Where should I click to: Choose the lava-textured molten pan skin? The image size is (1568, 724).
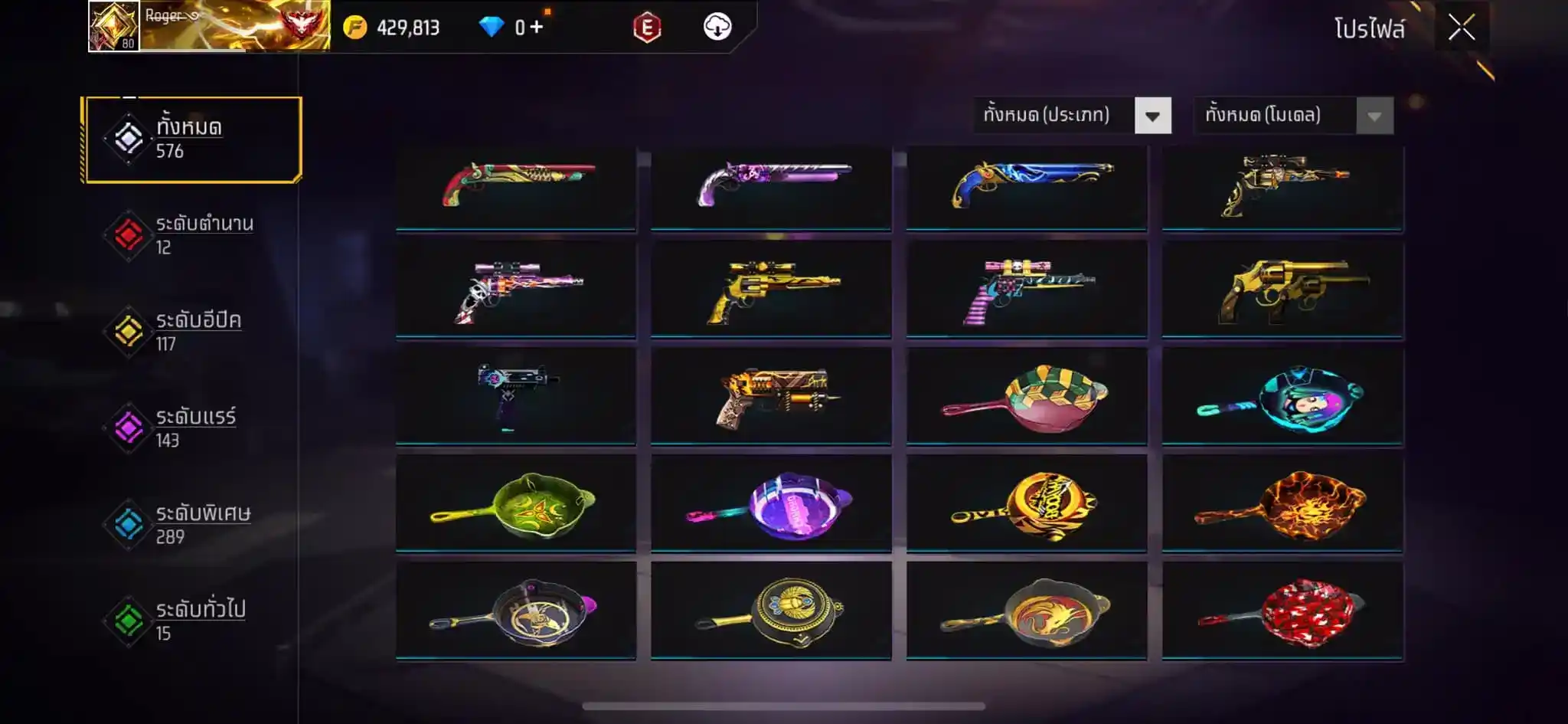[x=1282, y=504]
